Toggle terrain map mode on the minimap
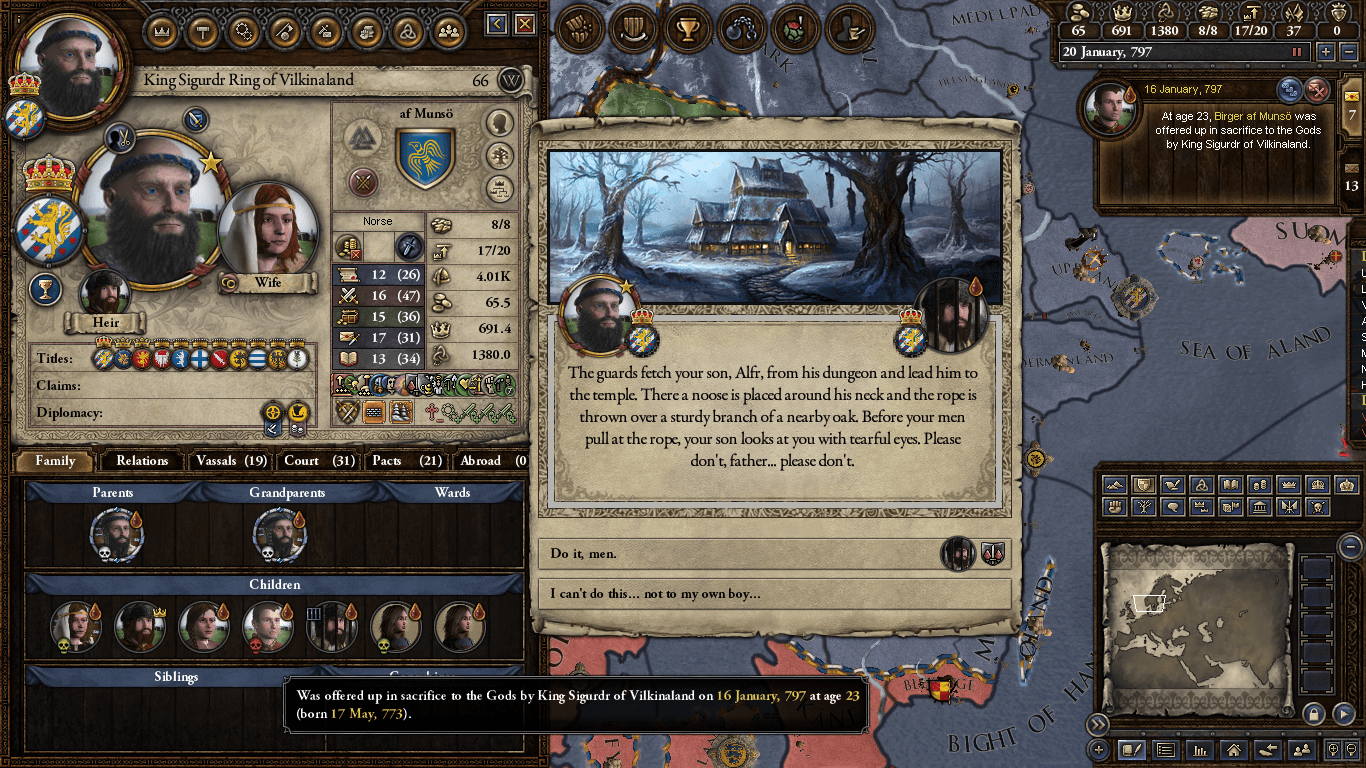This screenshot has width=1366, height=768. click(x=1114, y=485)
